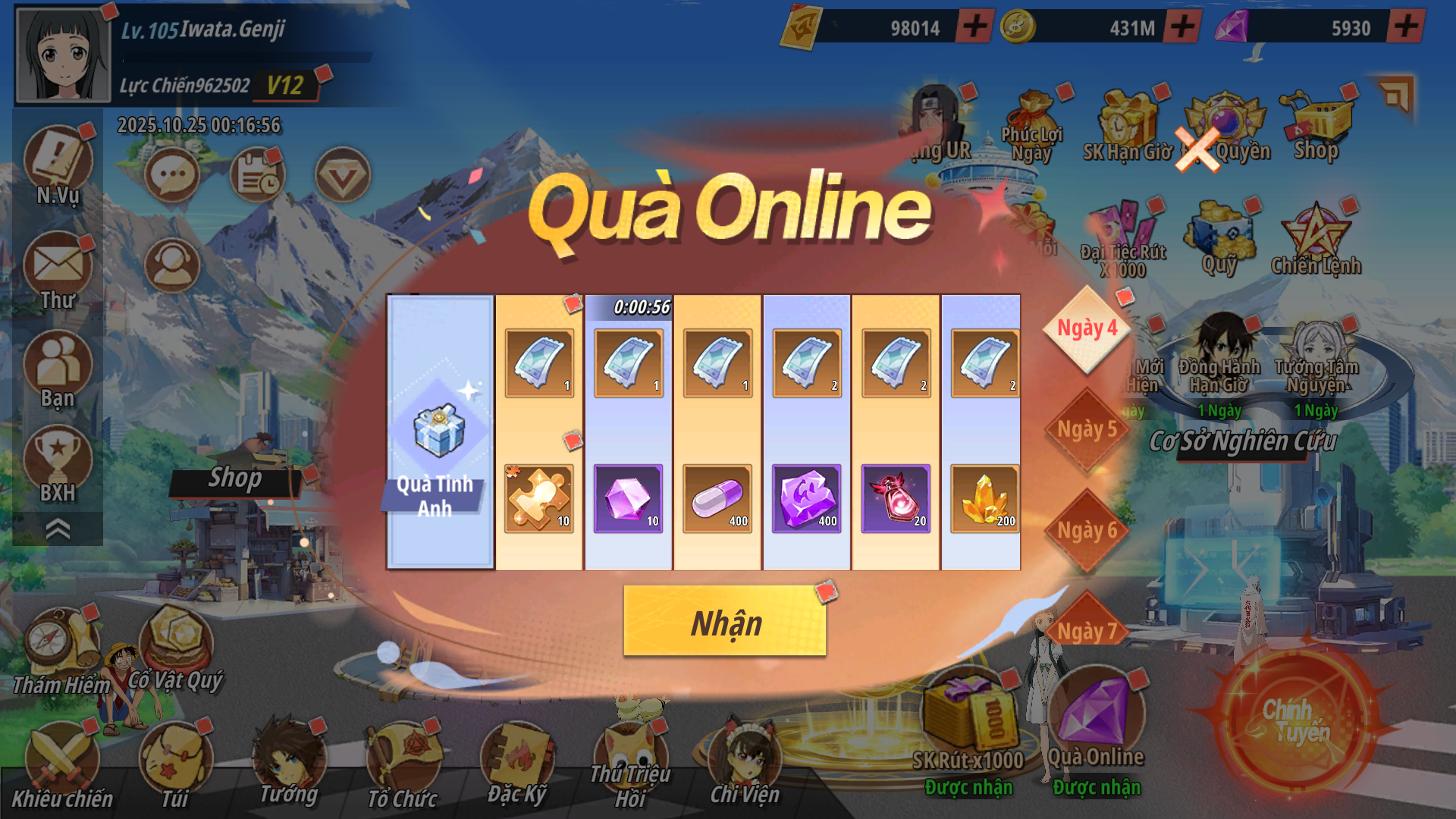Open the Phúc Lợi Ngày daily benefits
The height and width of the screenshot is (819, 1456).
pos(1031,127)
